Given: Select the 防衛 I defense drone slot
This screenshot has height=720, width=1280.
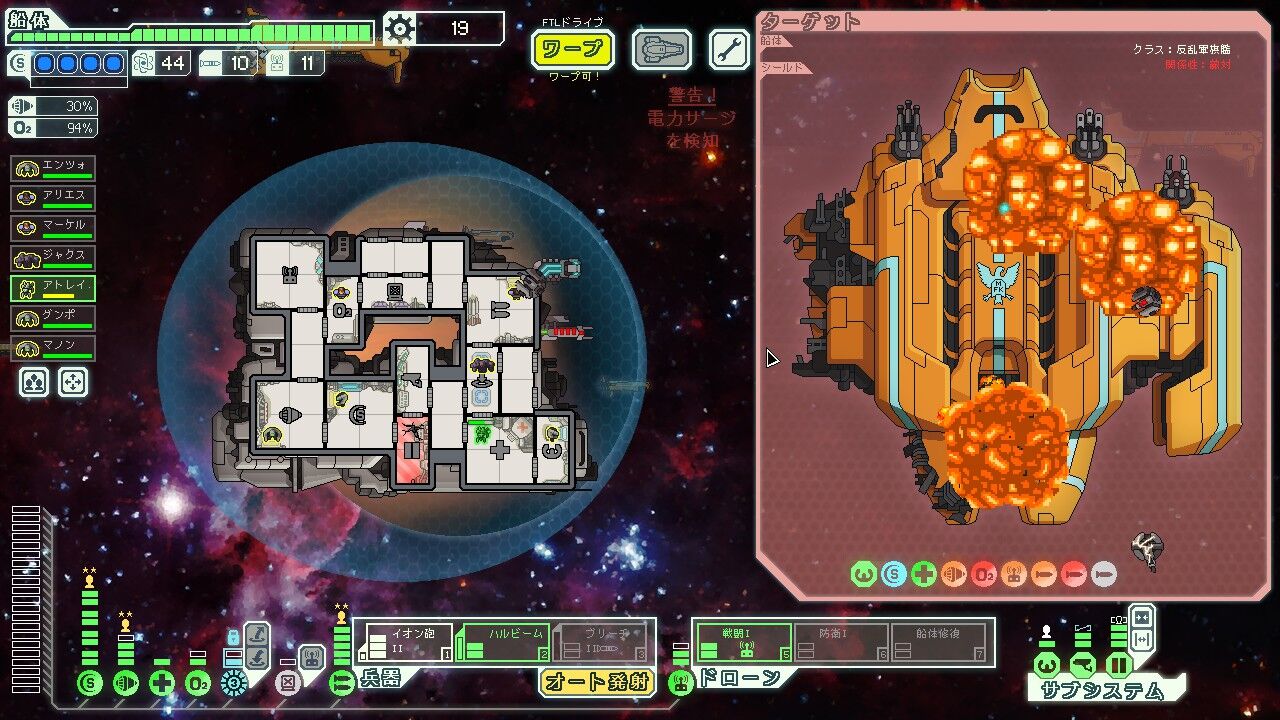Looking at the screenshot, I should [x=841, y=641].
